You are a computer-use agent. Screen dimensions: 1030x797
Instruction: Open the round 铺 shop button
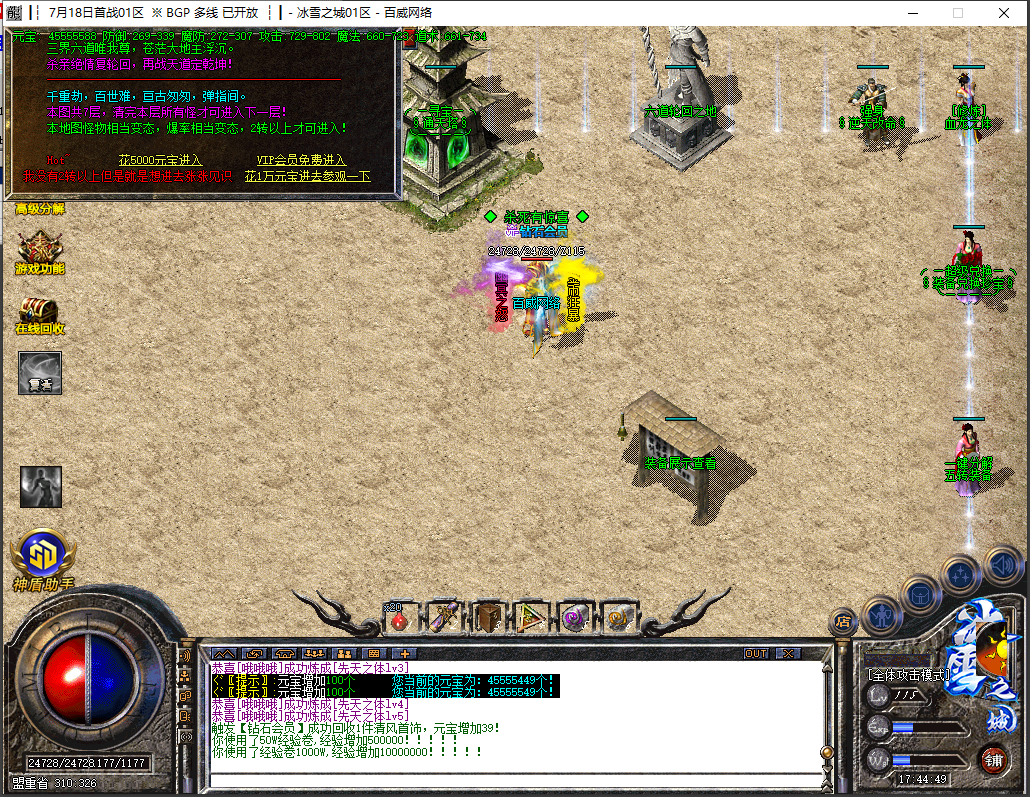993,759
